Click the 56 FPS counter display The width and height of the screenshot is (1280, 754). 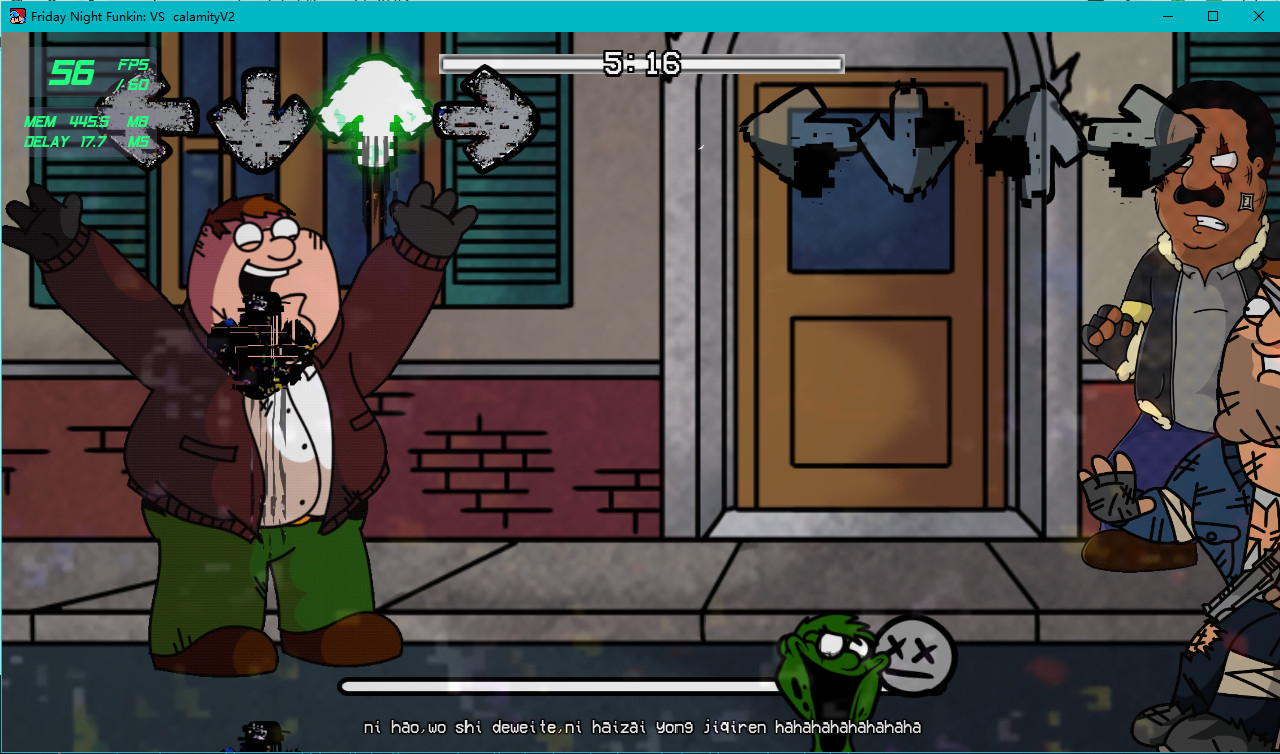tap(70, 72)
